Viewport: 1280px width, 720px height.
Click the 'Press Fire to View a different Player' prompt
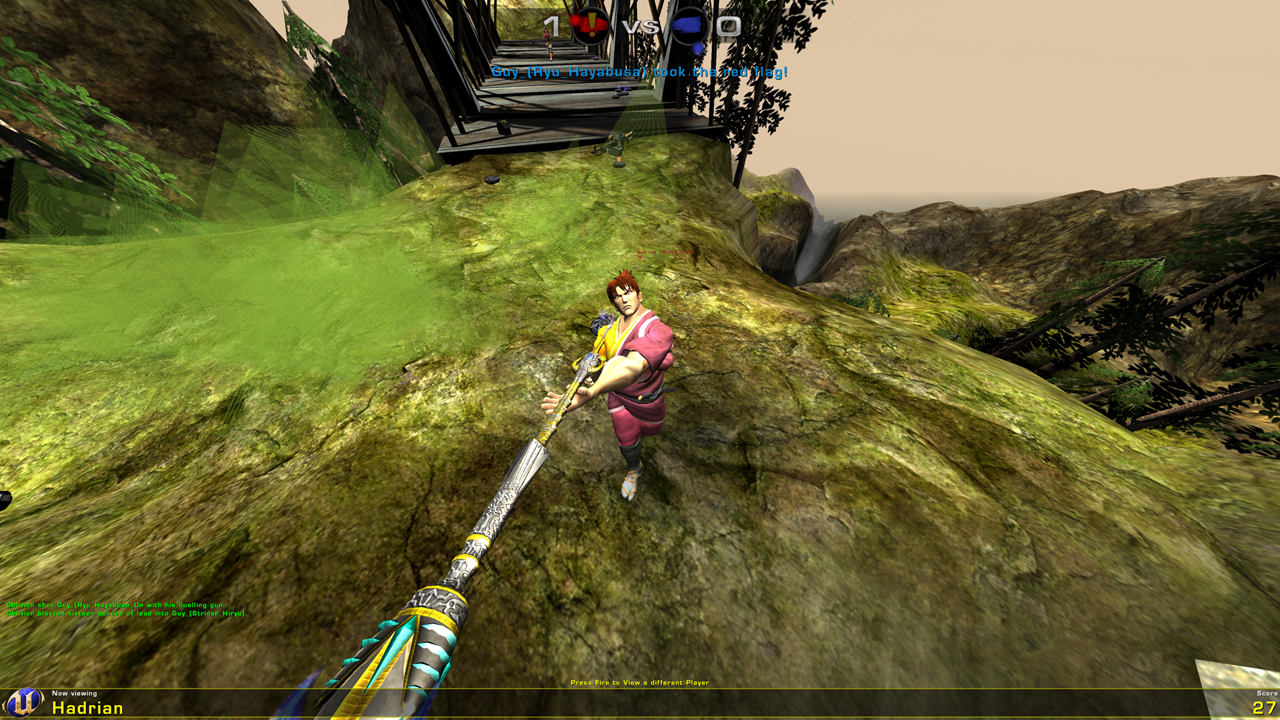tap(638, 681)
